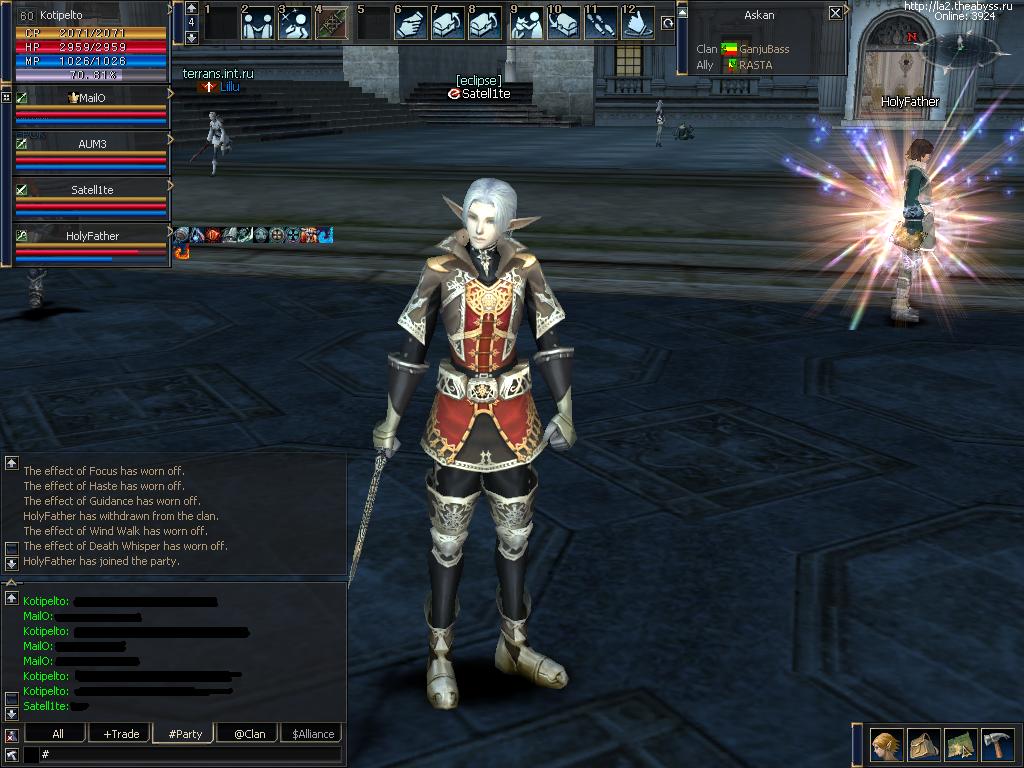The image size is (1024, 768).
Task: Switch to the All chat tab
Action: point(58,734)
